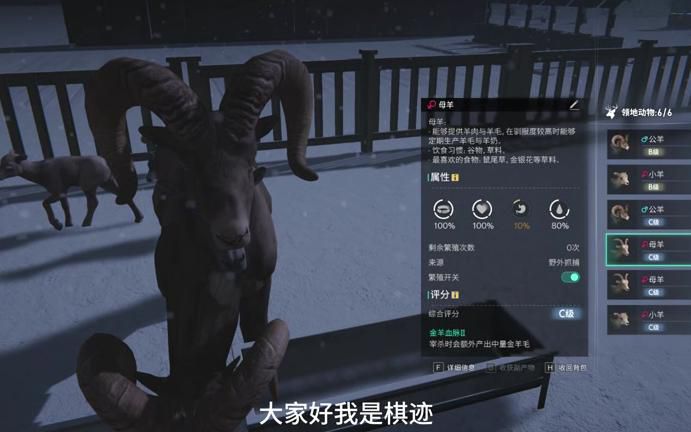Pick the C级 小羊 entry
Image resolution: width=691 pixels, height=432 pixels.
[x=647, y=320]
